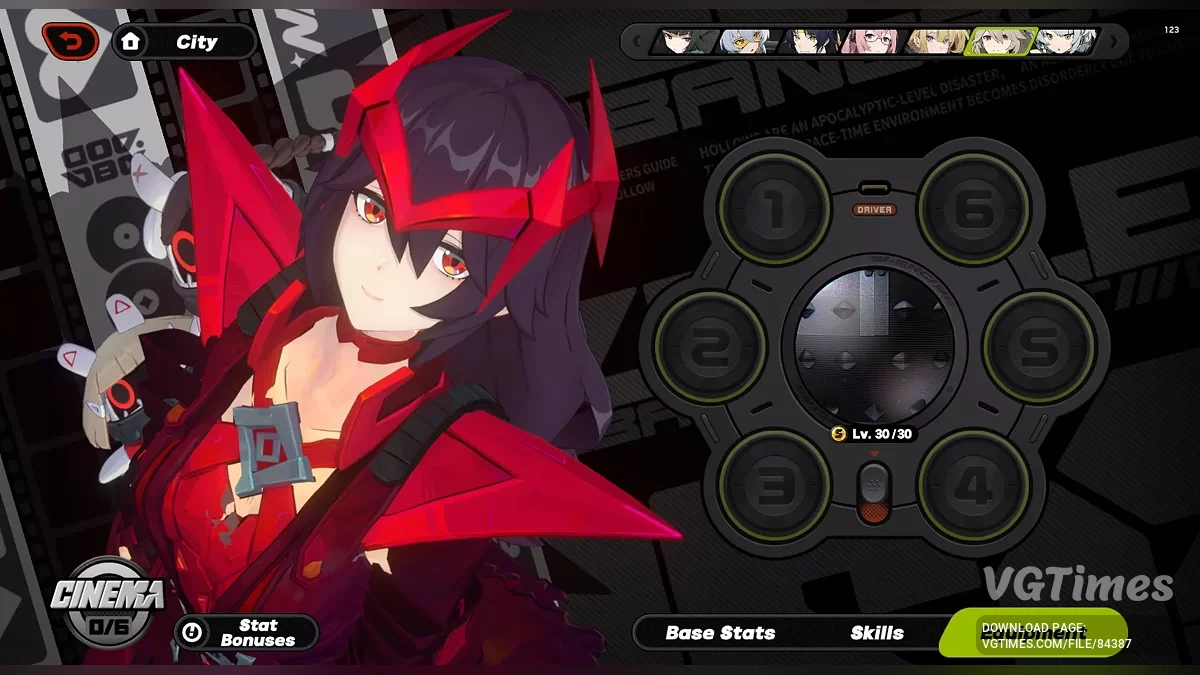
Task: Pick drive disc slot 5
Action: [x=1038, y=347]
